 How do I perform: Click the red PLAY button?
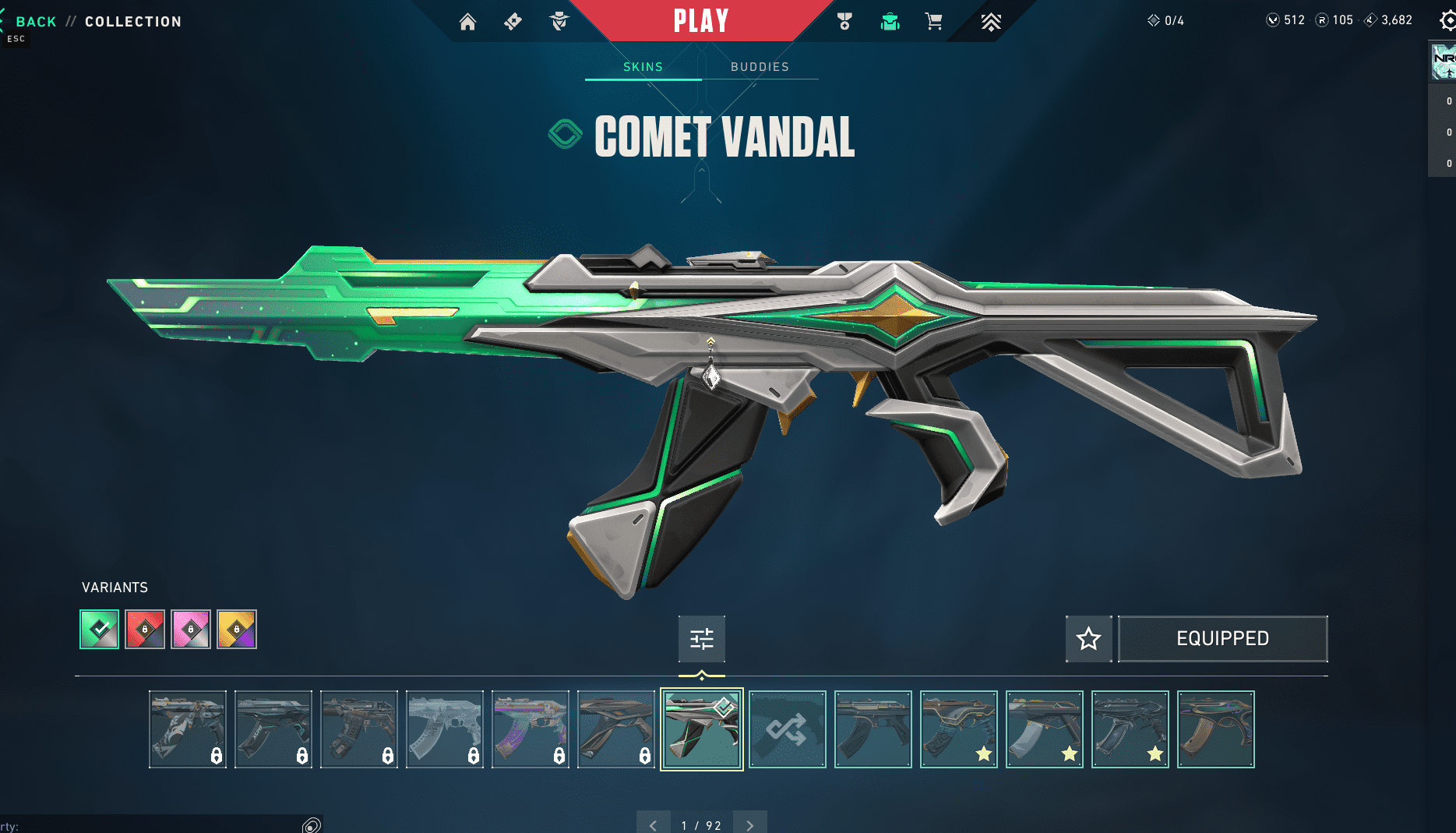point(701,21)
